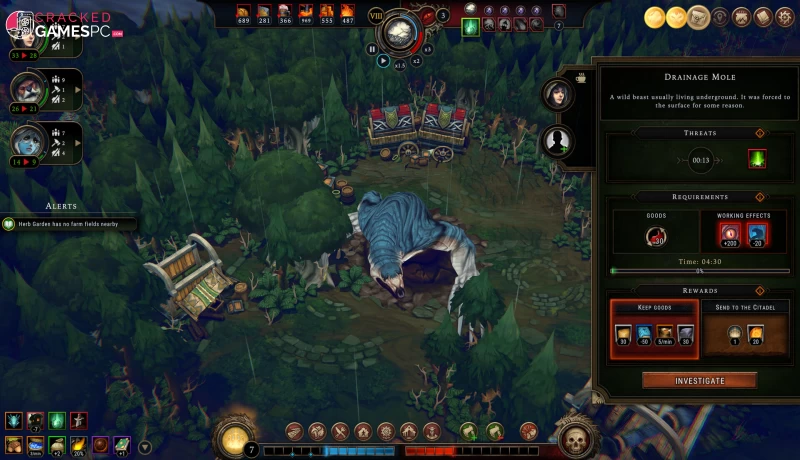Open the crossed tools build category
Image resolution: width=800 pixels, height=460 pixels.
[339, 432]
